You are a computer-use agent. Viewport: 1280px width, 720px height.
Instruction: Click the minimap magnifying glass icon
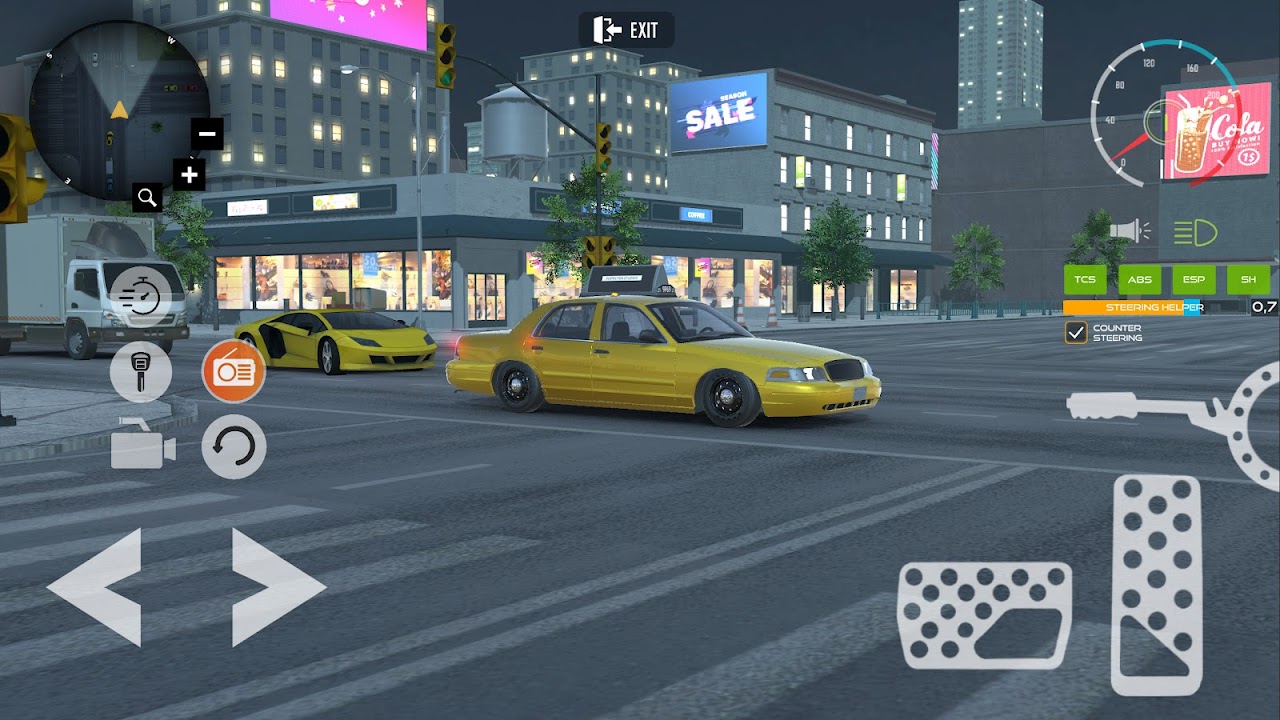147,197
